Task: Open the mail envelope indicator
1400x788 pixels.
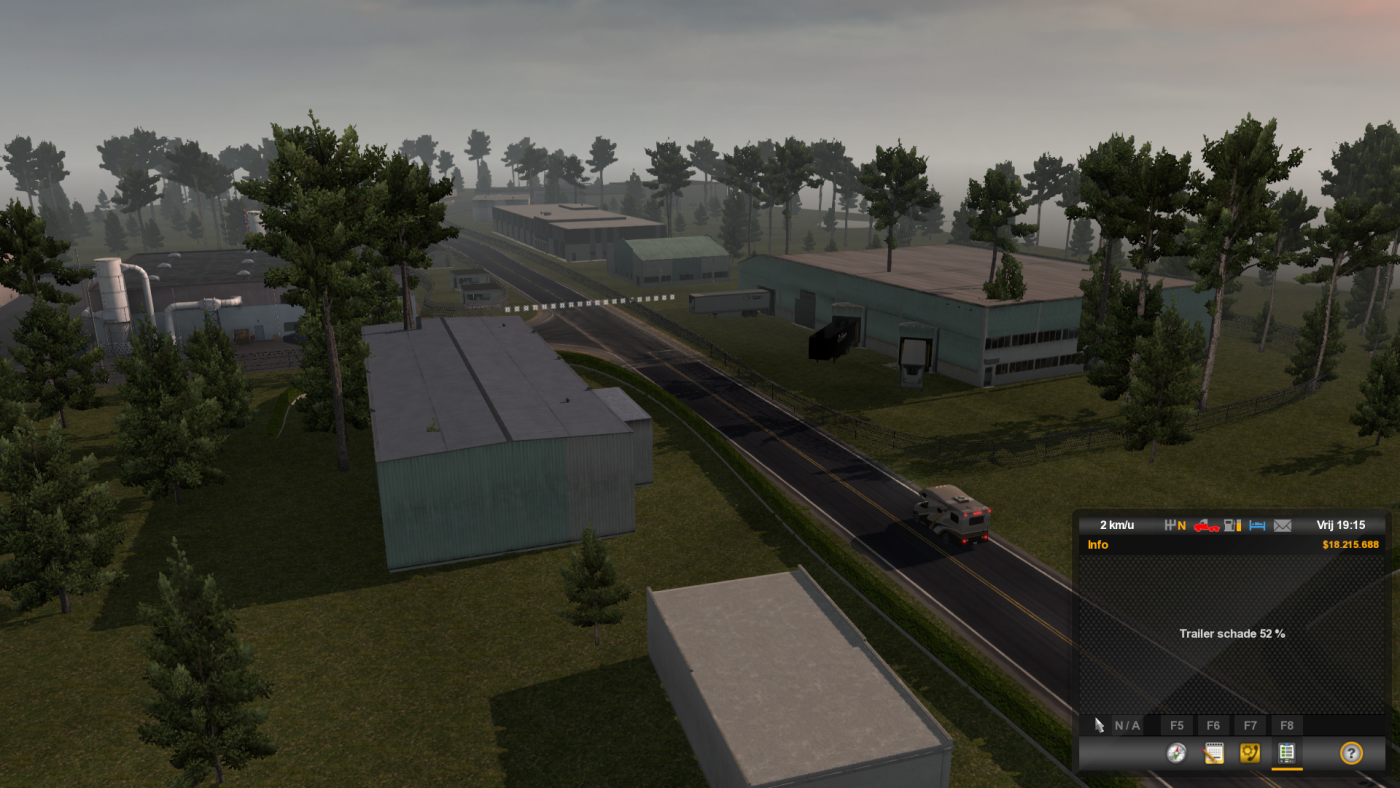Action: pos(1281,525)
